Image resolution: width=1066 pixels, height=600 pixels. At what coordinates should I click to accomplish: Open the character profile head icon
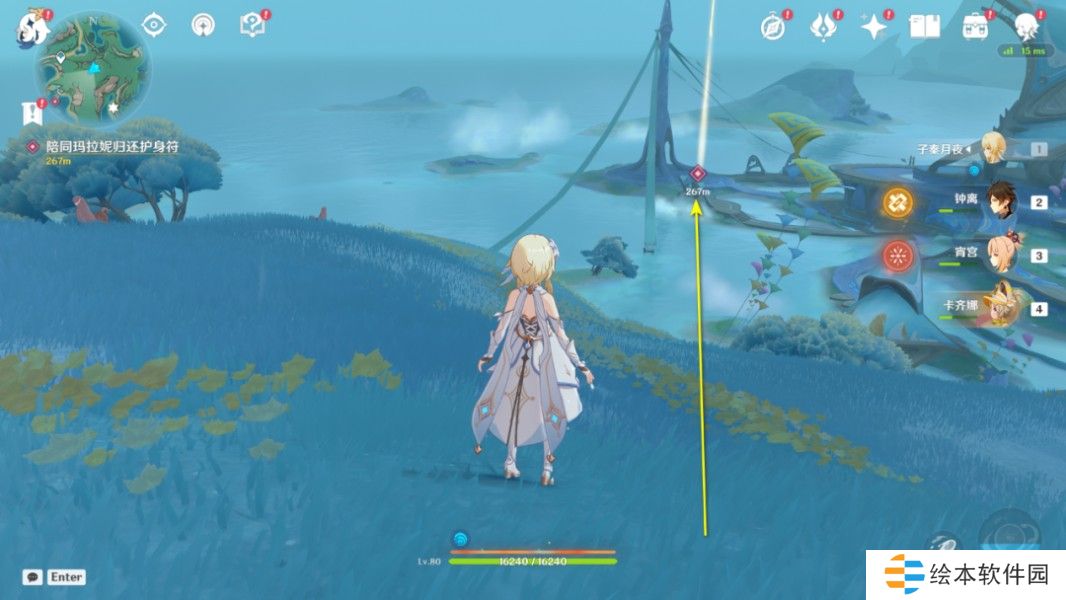(1025, 27)
